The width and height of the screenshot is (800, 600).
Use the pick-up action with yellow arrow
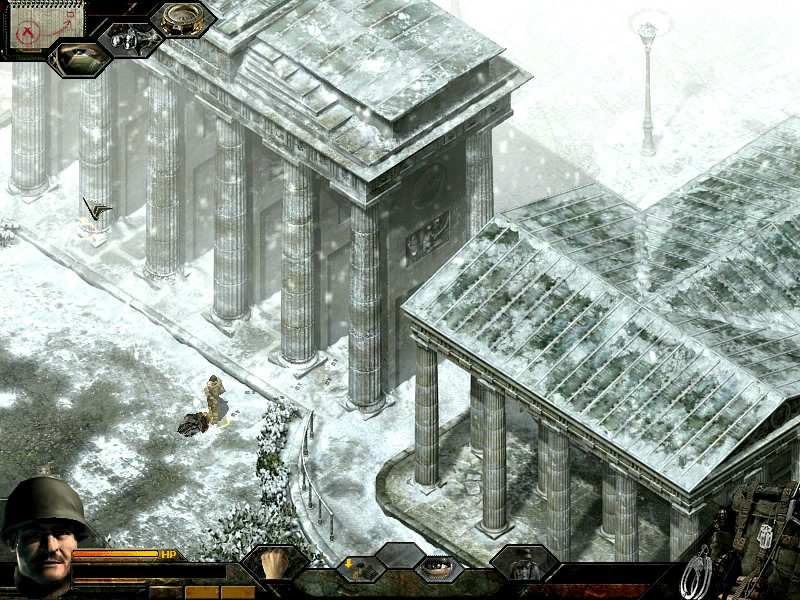coord(357,568)
